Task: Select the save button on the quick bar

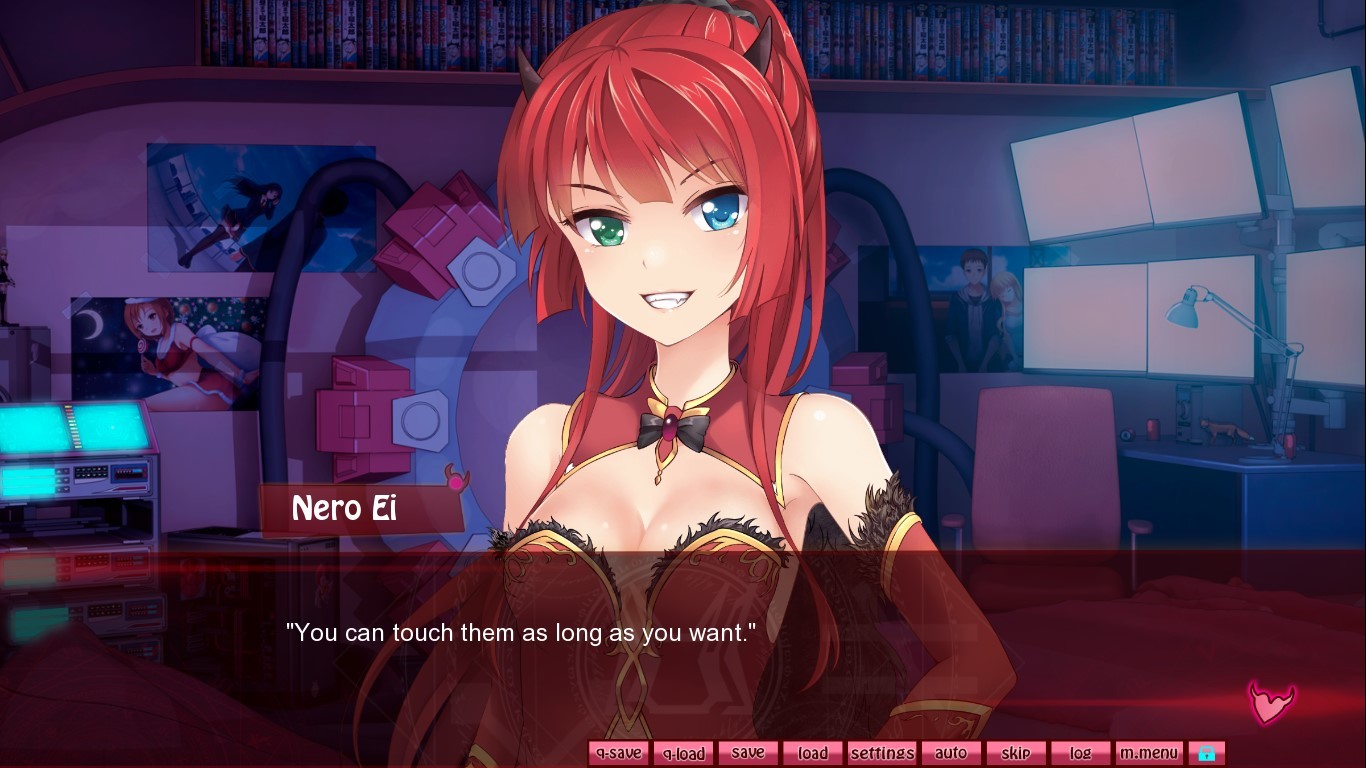Action: coord(748,752)
